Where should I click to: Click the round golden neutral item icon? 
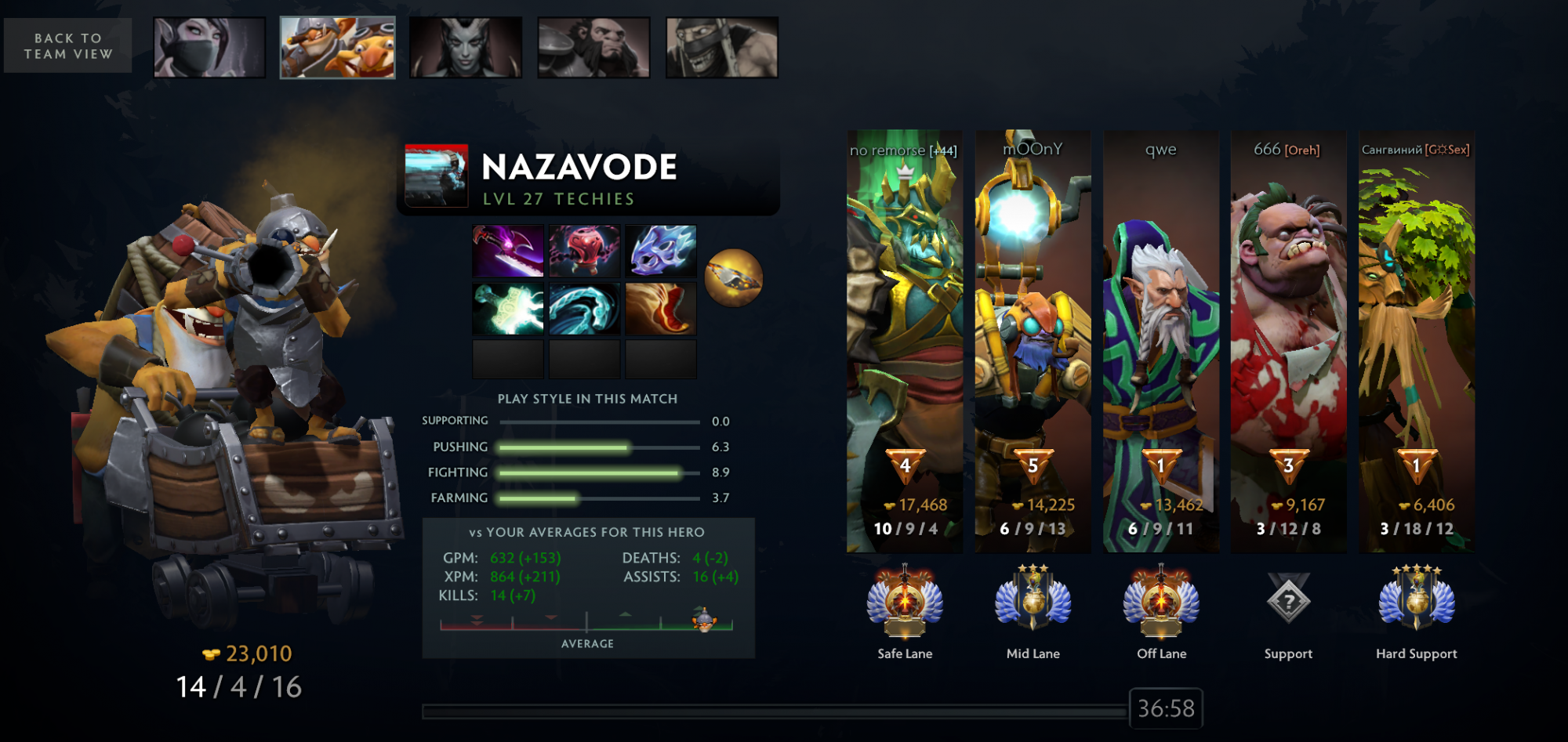pos(733,278)
